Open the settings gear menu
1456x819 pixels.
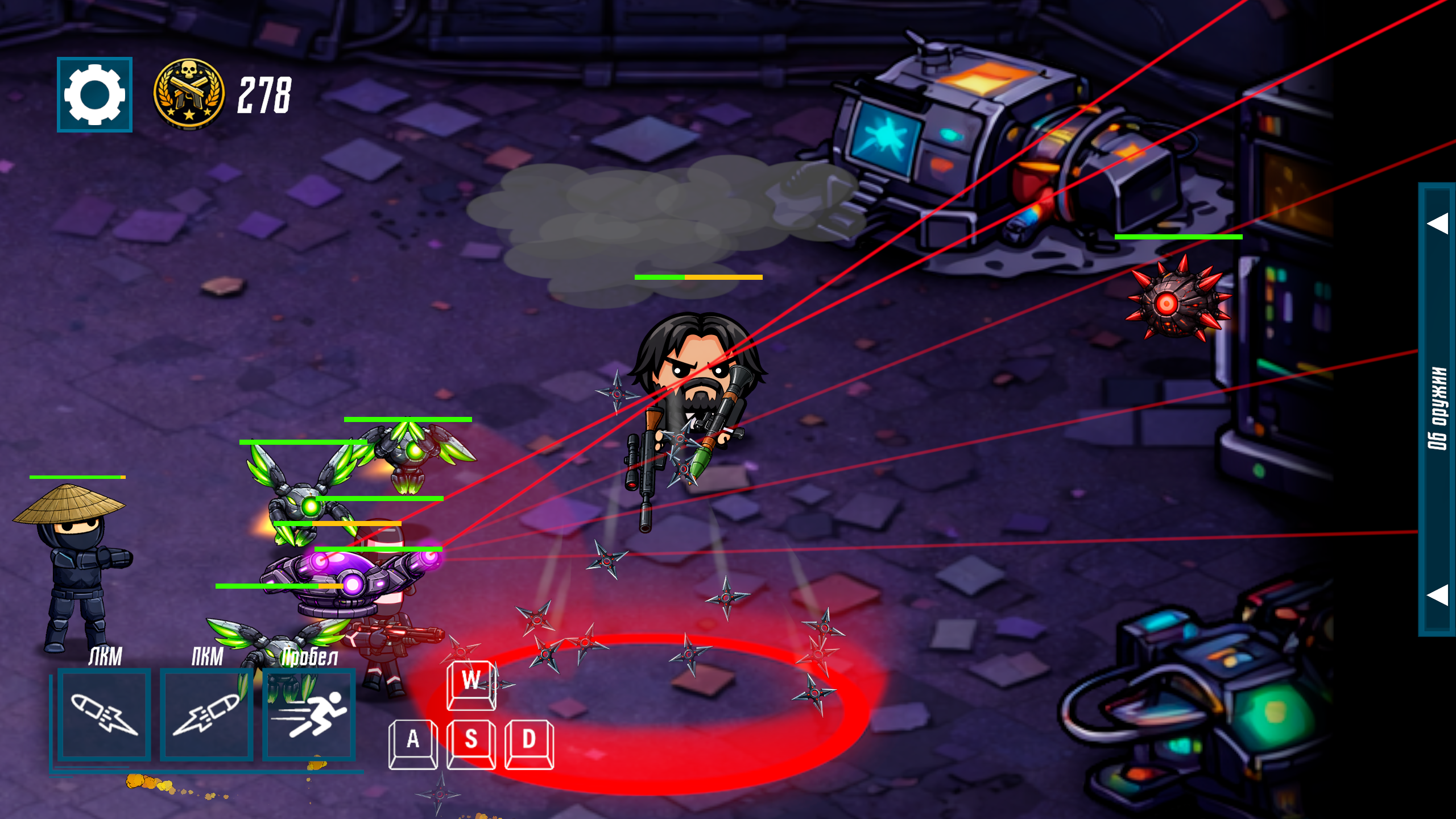(x=94, y=94)
